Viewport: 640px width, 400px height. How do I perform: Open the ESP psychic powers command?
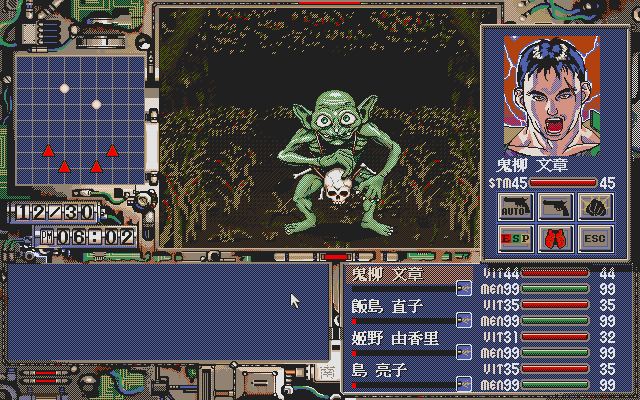pos(514,240)
